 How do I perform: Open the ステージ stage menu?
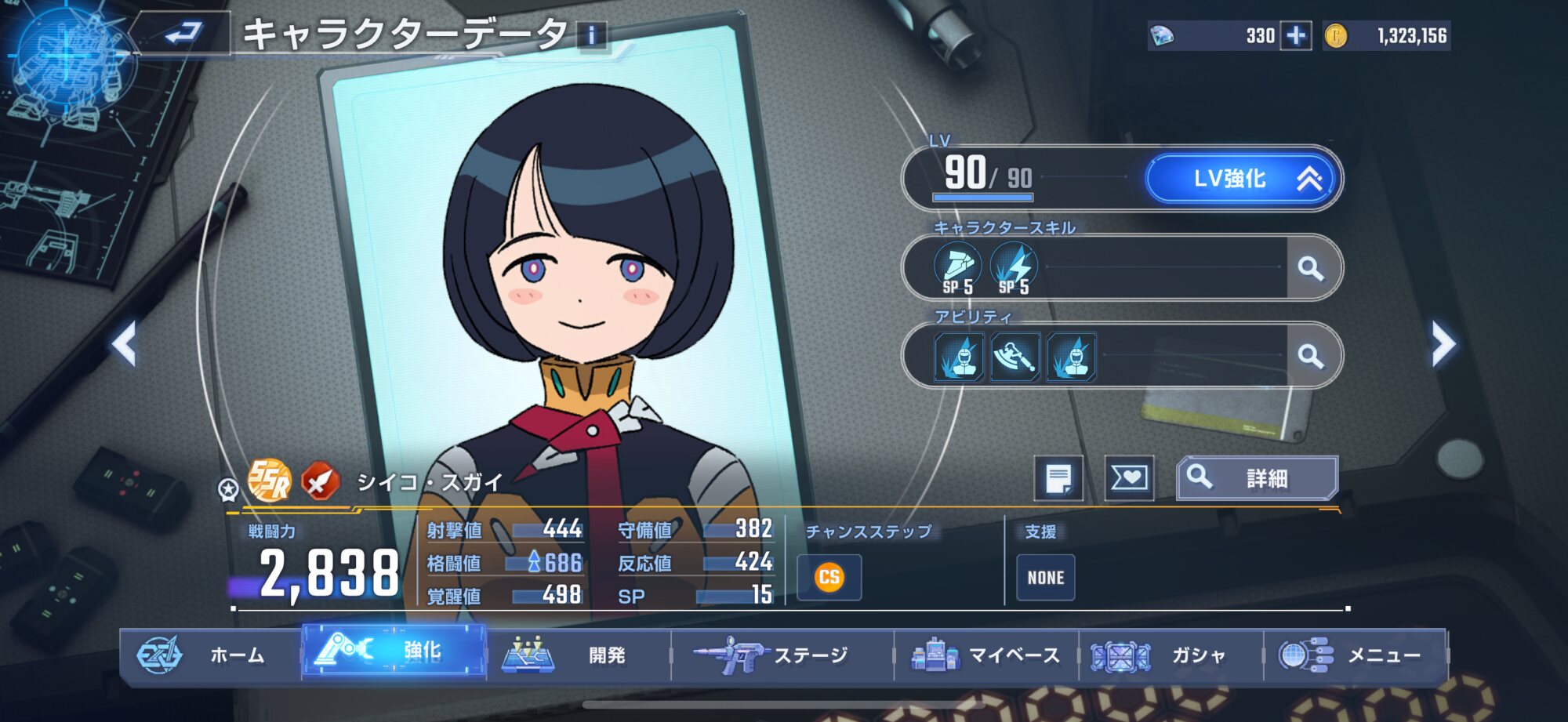point(781,654)
